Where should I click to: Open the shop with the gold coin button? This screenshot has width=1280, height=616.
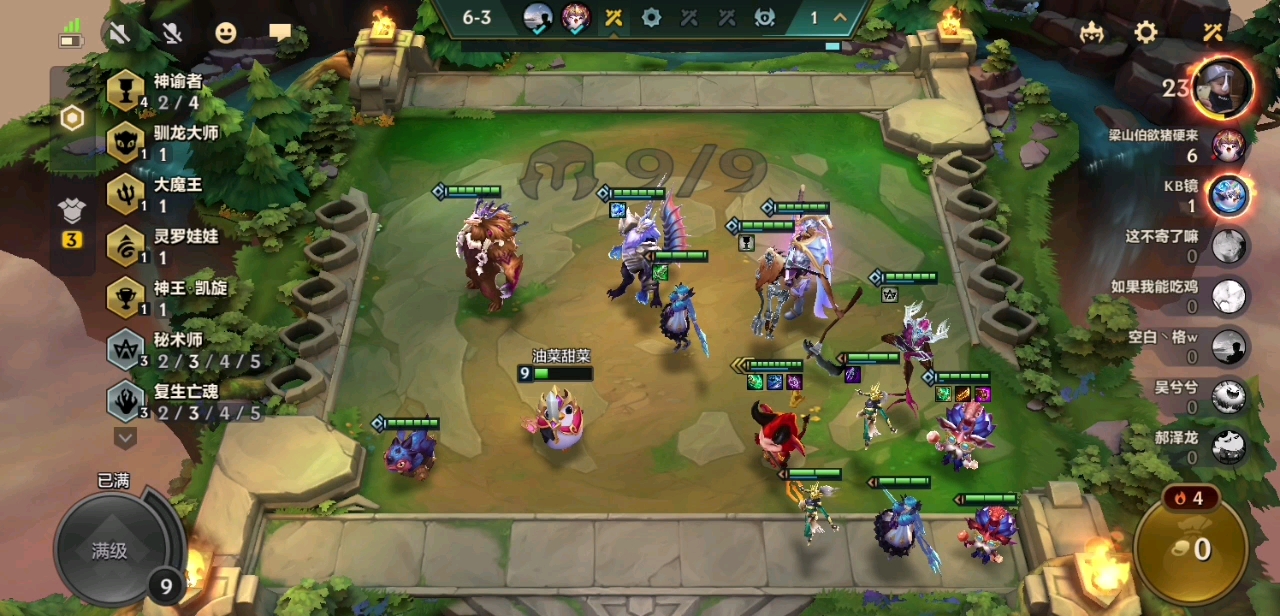tap(1190, 548)
